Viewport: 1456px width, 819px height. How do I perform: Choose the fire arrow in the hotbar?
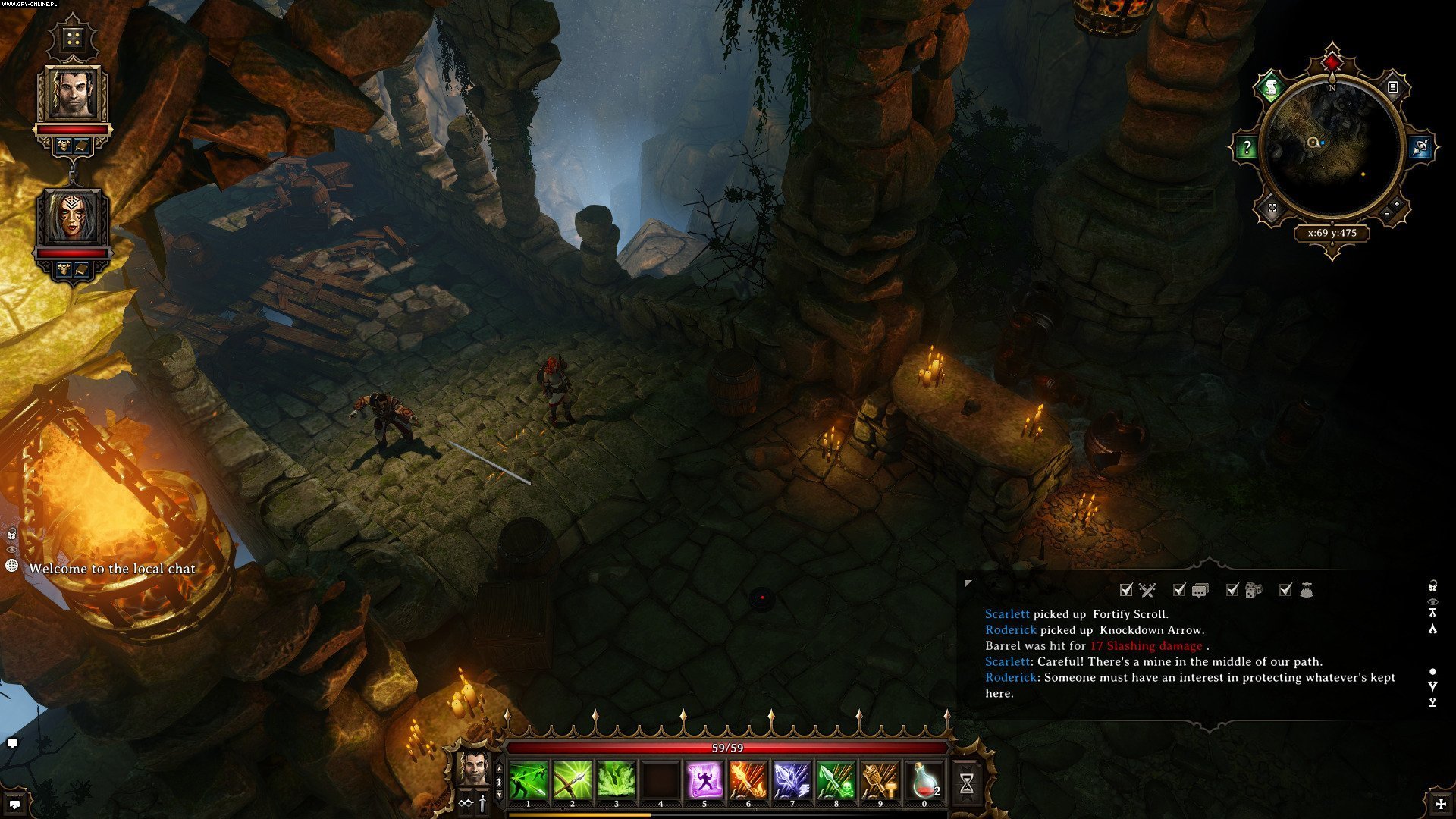point(748,781)
